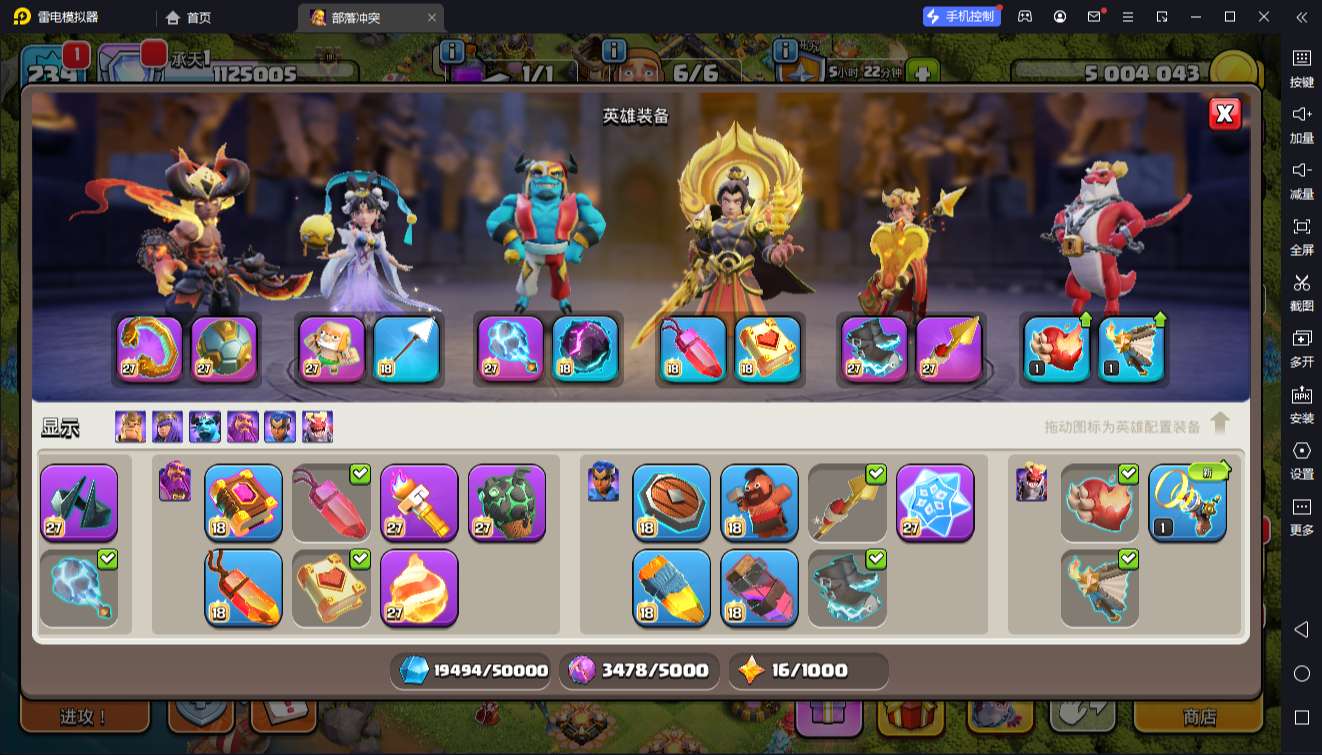Select the equipped Frozen Arrow slot

point(406,349)
